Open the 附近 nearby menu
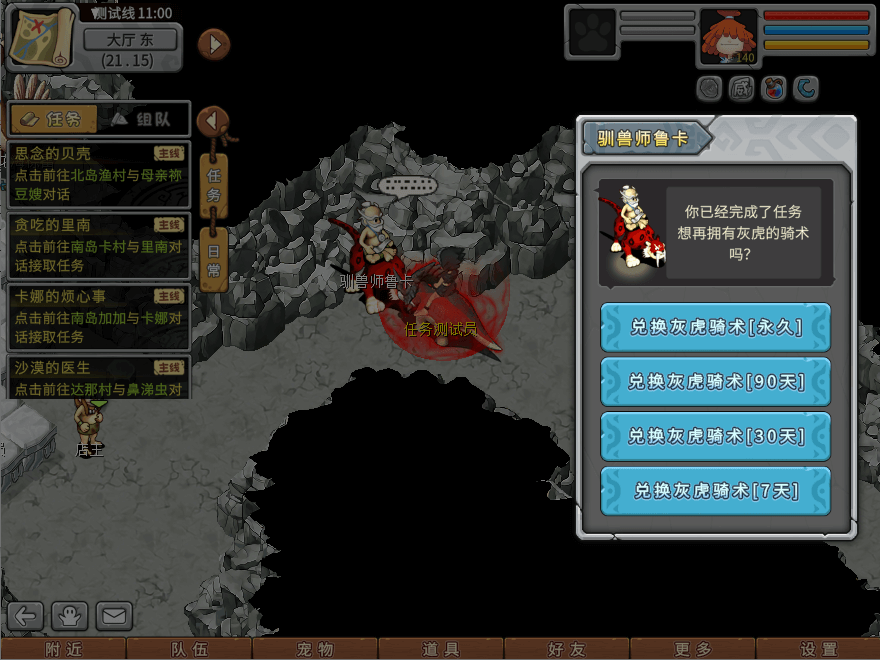Viewport: 880px width, 660px height. tap(63, 649)
